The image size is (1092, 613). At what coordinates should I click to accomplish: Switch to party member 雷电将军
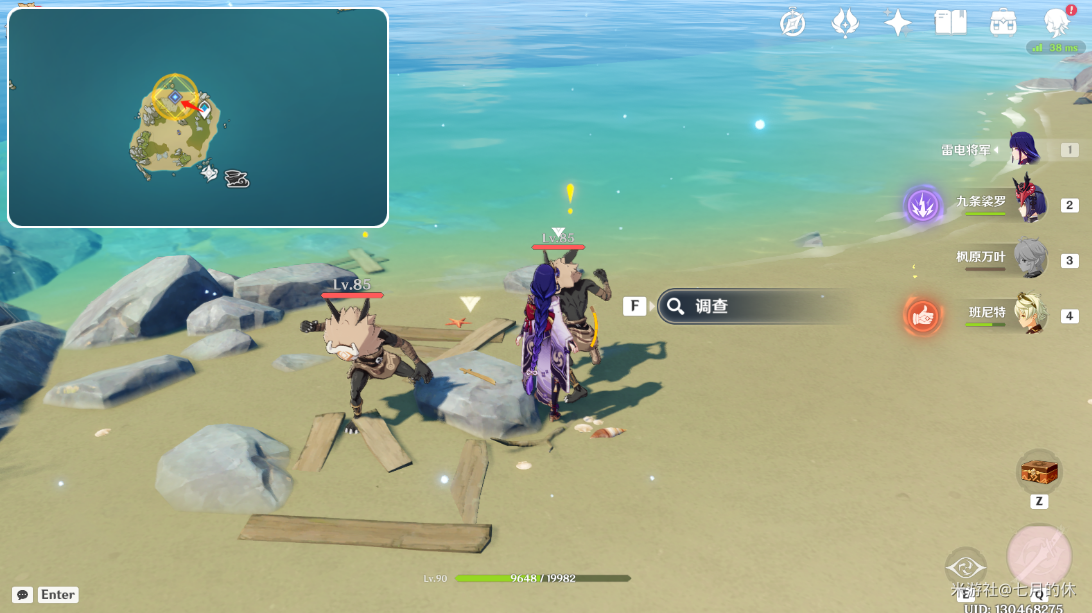tap(1023, 150)
